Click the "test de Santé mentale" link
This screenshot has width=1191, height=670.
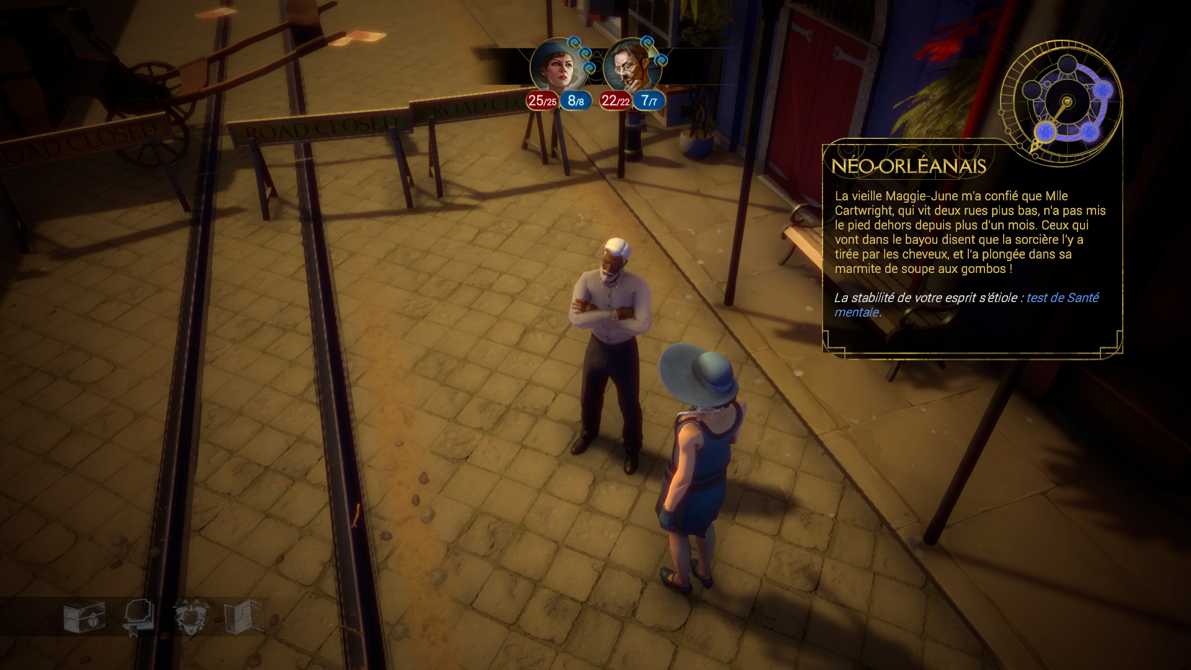coord(1061,298)
